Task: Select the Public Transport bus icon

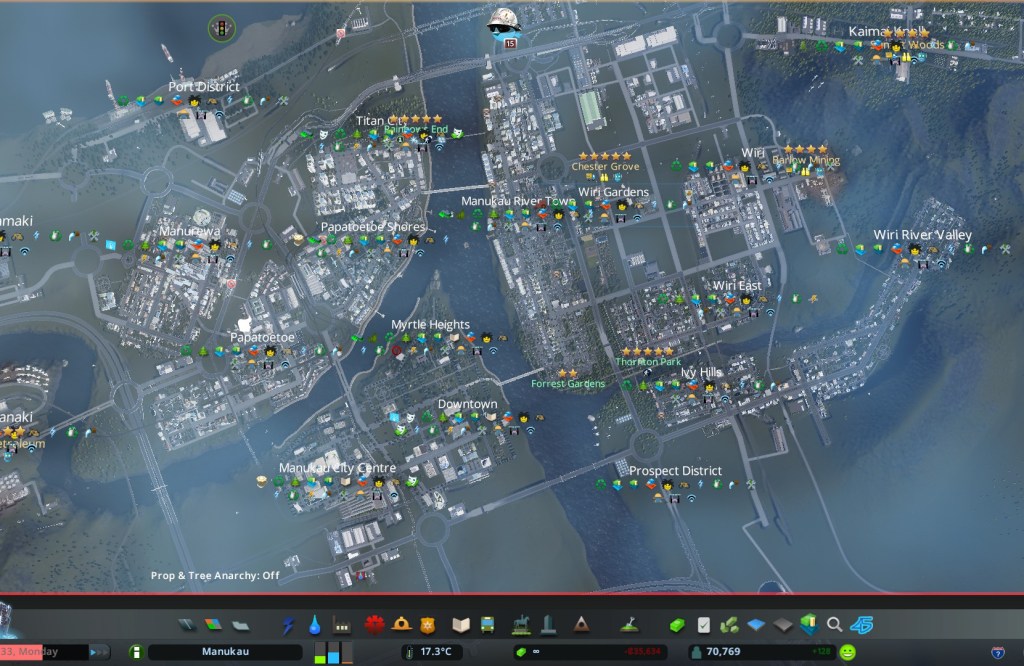Action: coord(487,625)
